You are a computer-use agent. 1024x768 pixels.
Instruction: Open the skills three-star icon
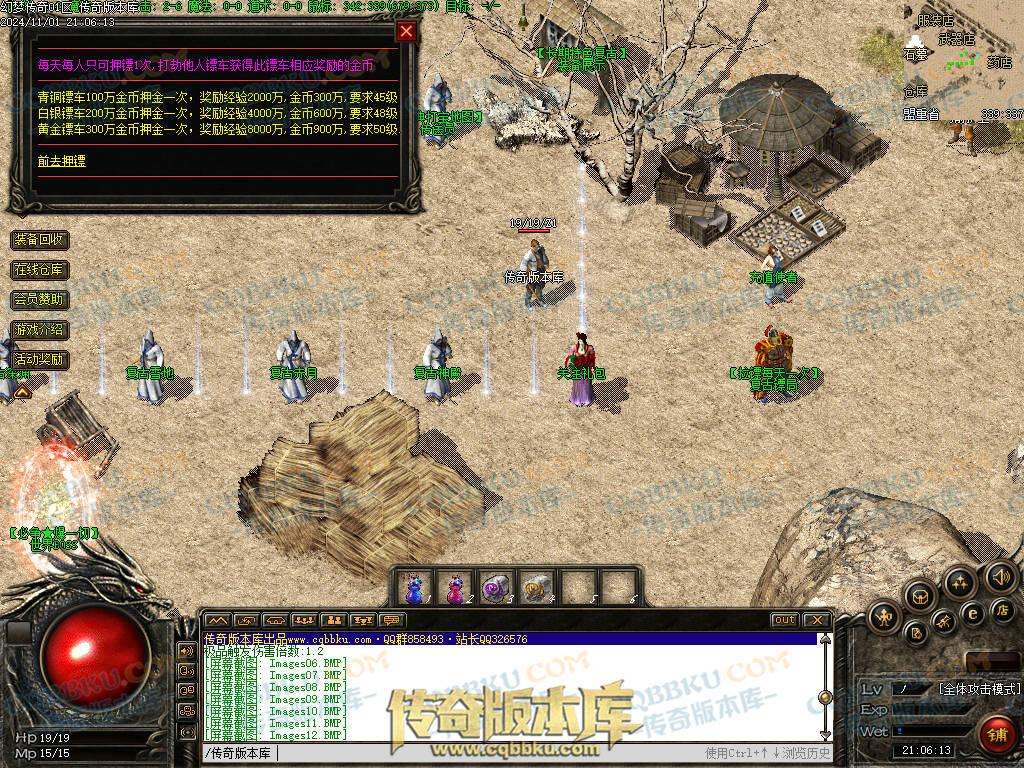coord(960,581)
